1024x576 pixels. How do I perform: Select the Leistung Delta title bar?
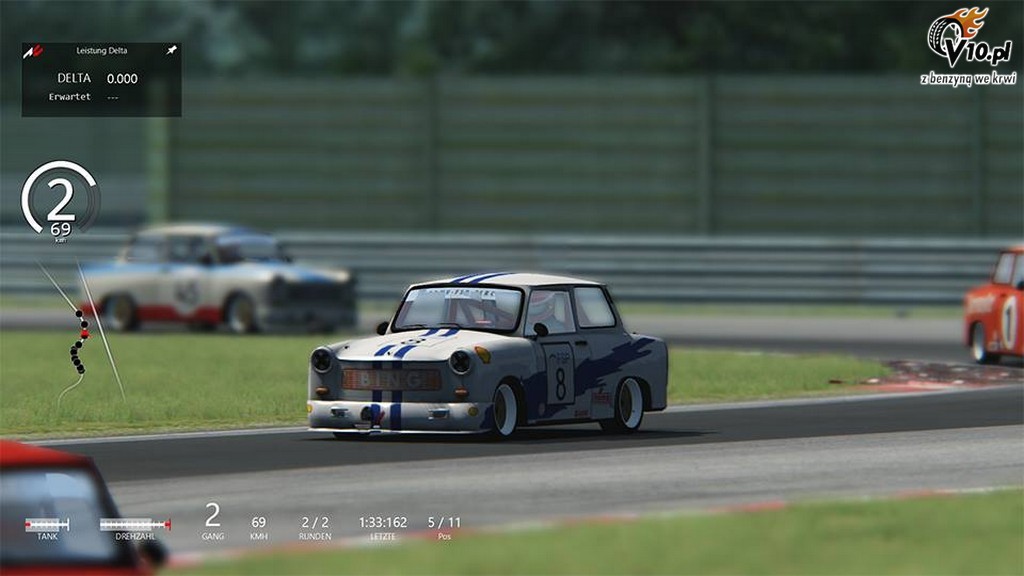point(101,50)
